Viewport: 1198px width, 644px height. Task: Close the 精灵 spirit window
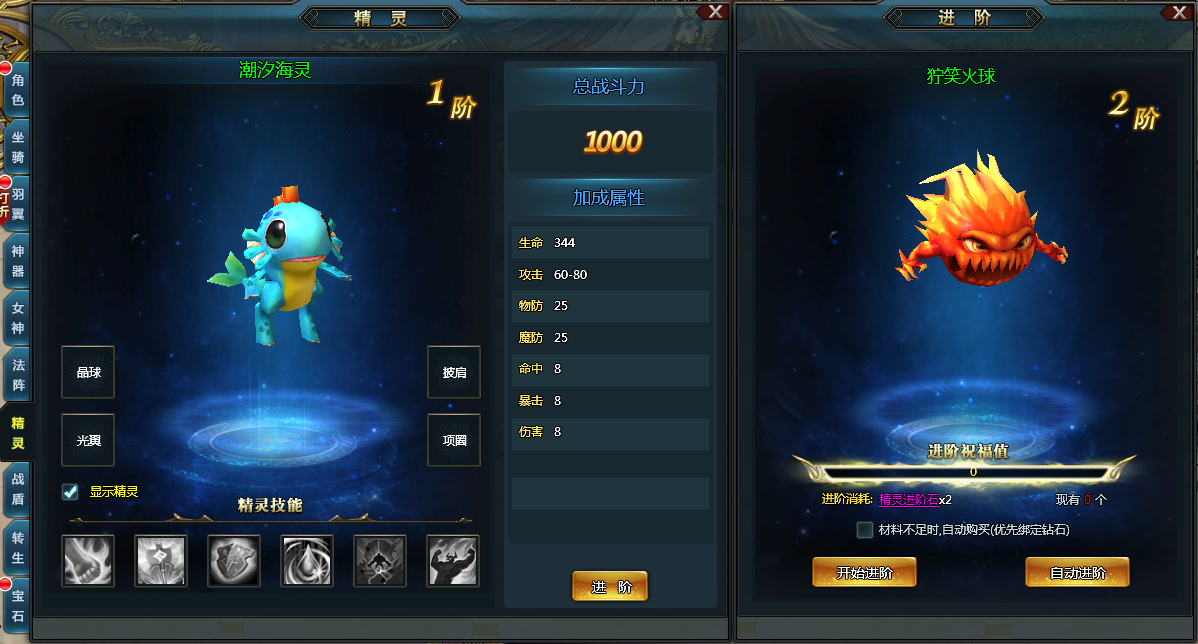(x=715, y=11)
